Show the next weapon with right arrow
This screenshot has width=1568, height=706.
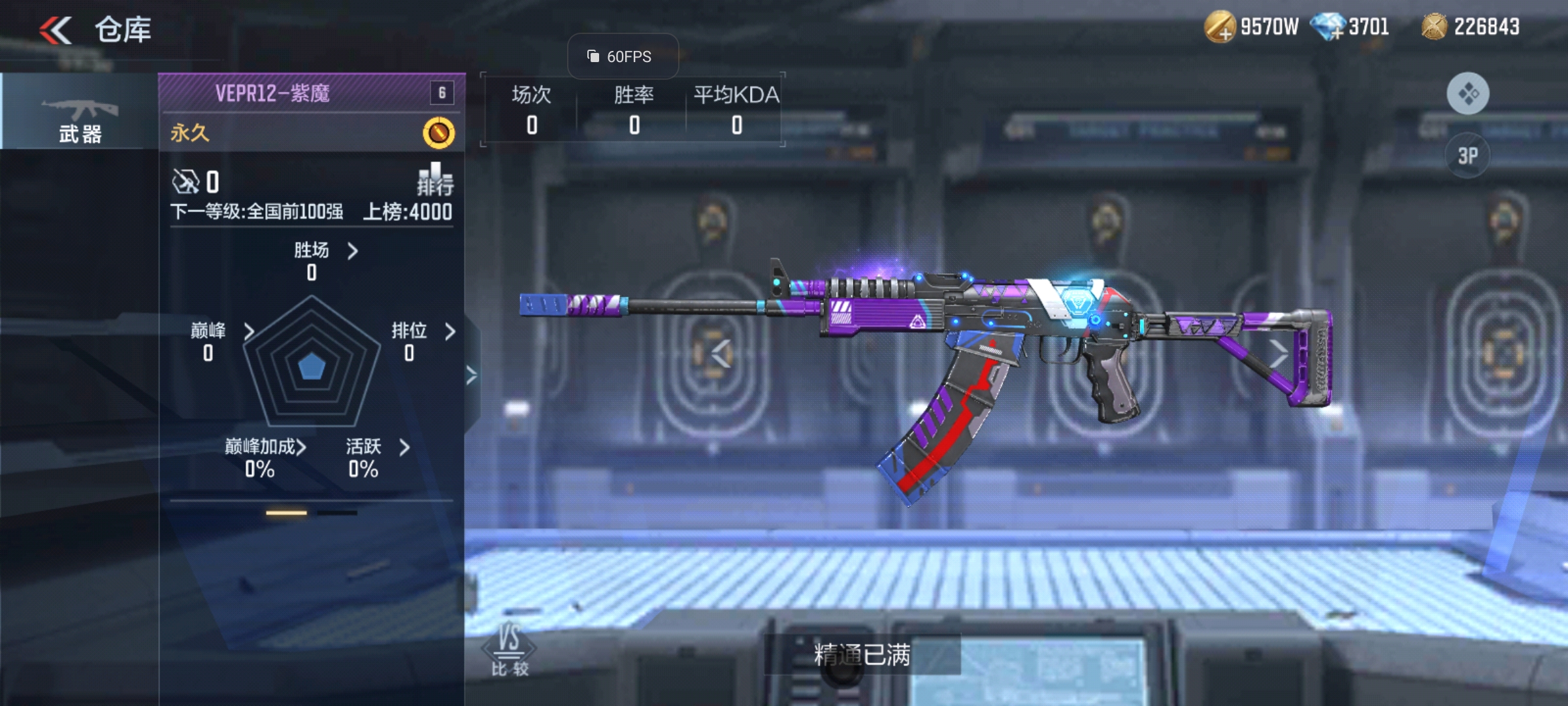(x=1278, y=354)
